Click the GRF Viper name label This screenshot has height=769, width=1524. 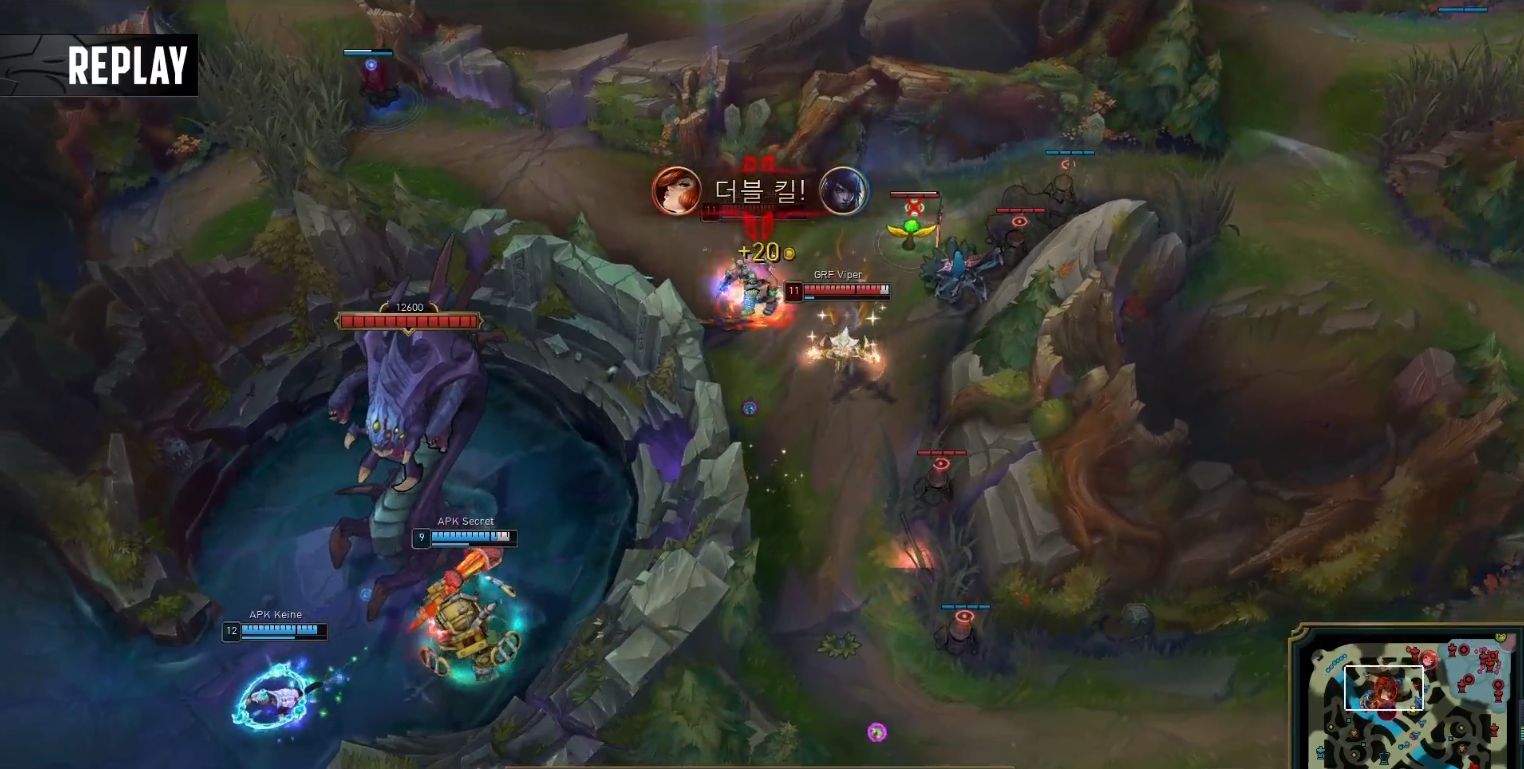838,274
